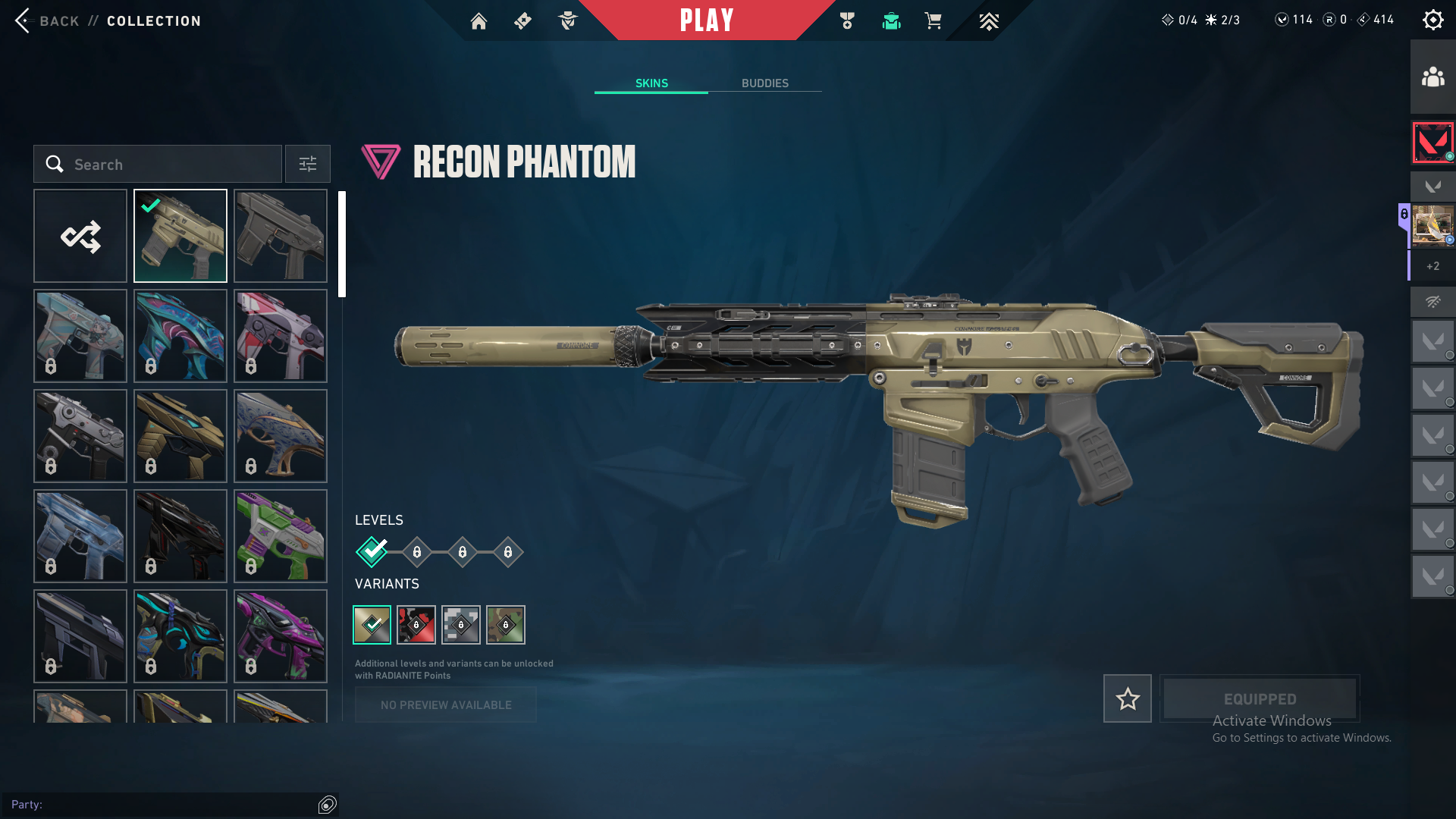
Task: Open the skin filter options
Action: [x=307, y=164]
